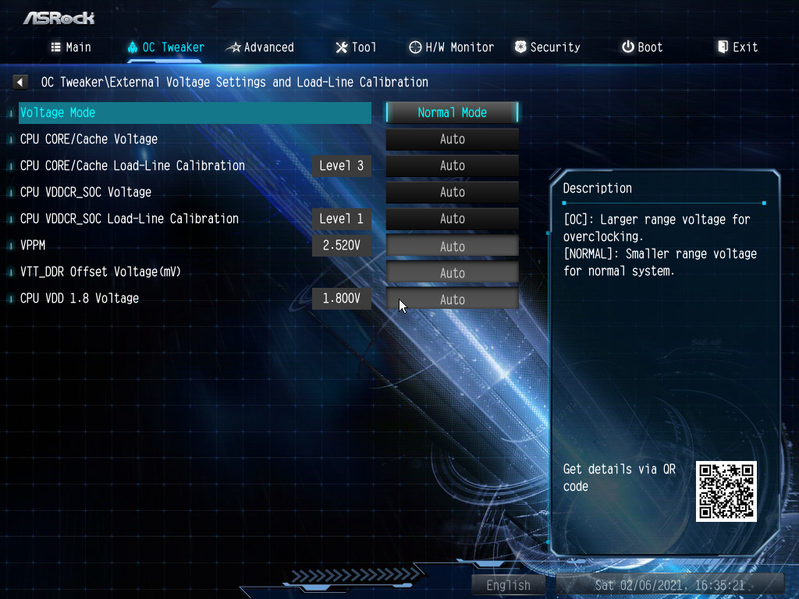The image size is (799, 599).
Task: Select the Voltage Mode setting row
Action: coord(195,113)
